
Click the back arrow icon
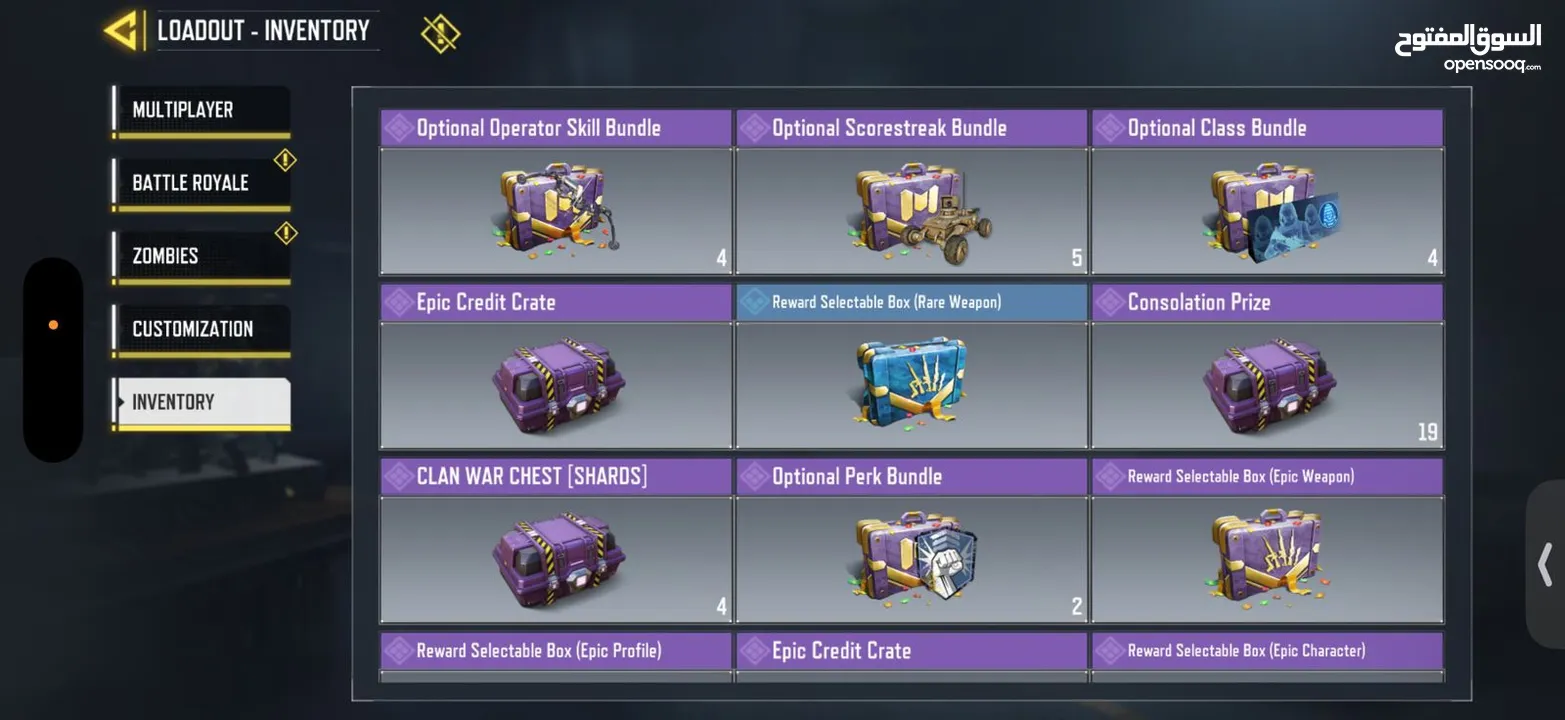(120, 28)
